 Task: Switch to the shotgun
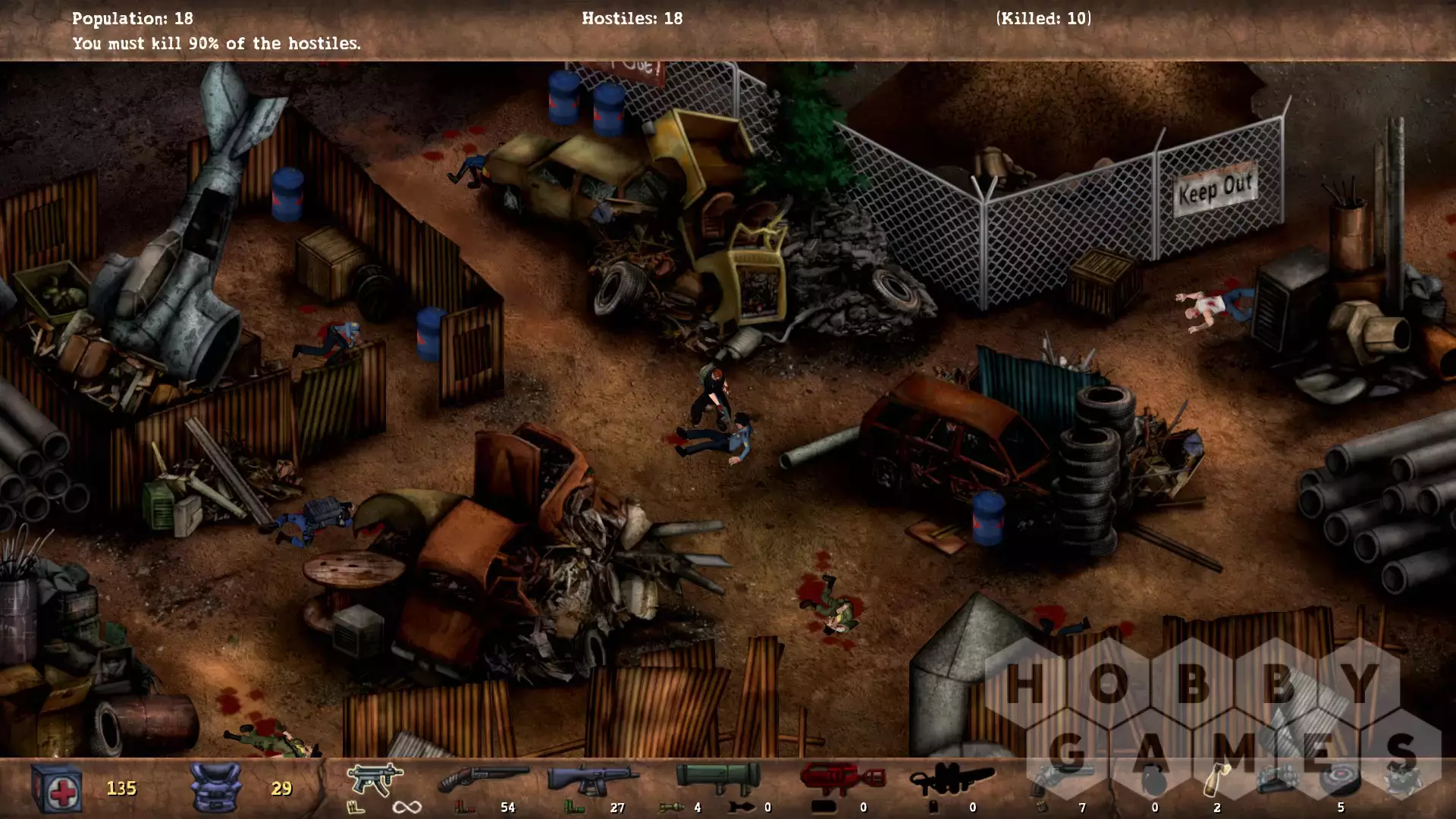tap(483, 779)
